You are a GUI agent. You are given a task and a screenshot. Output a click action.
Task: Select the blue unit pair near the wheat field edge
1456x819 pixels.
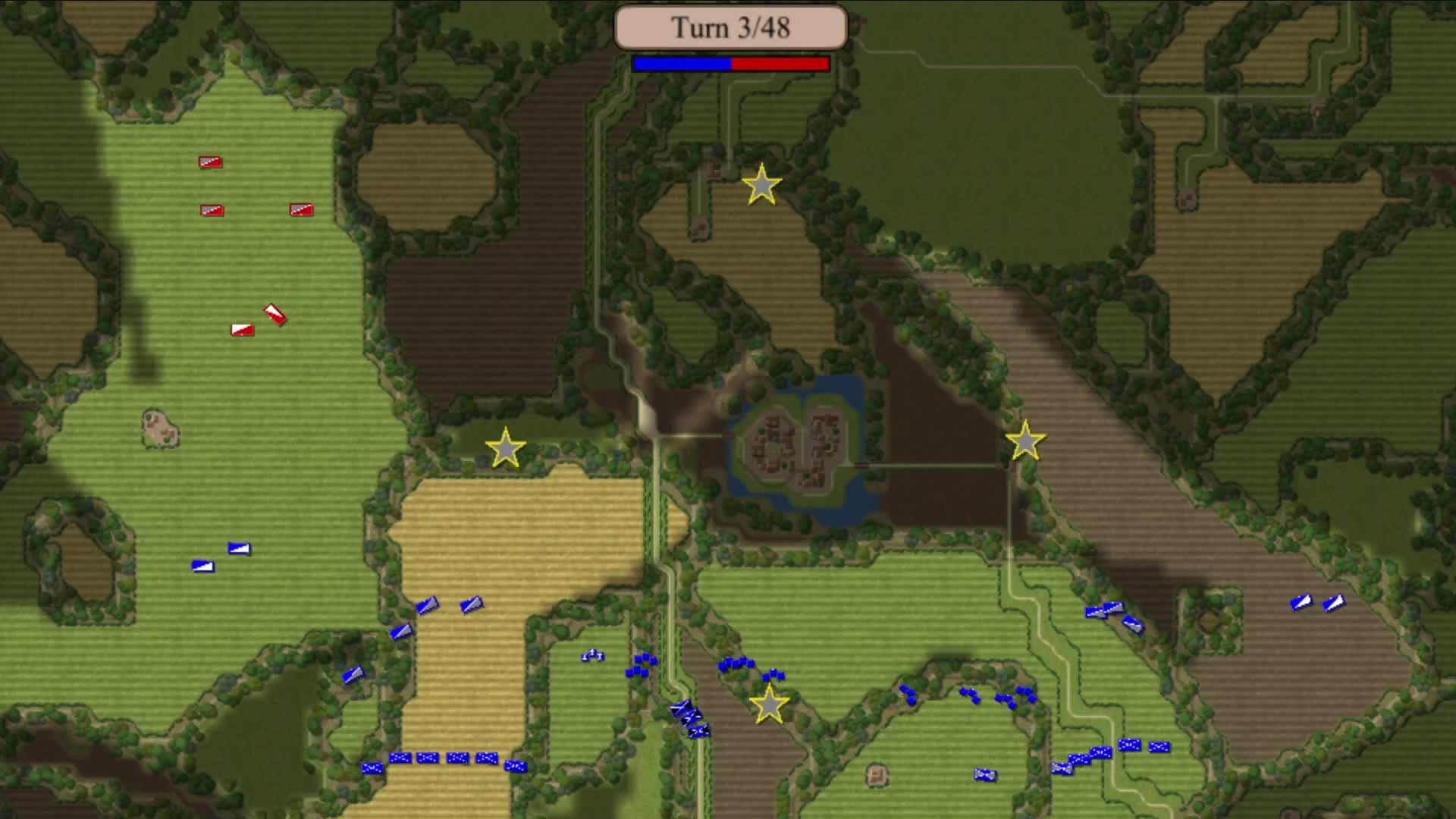coord(450,607)
